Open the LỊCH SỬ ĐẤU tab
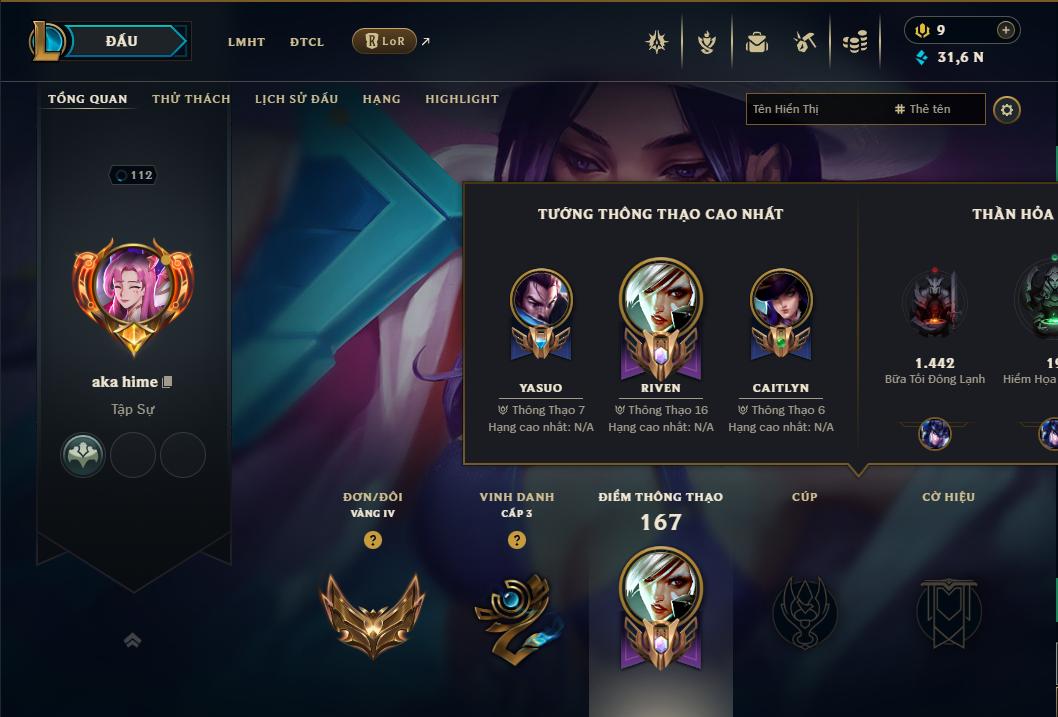Screen dimensions: 1058x717 pyautogui.click(x=296, y=99)
